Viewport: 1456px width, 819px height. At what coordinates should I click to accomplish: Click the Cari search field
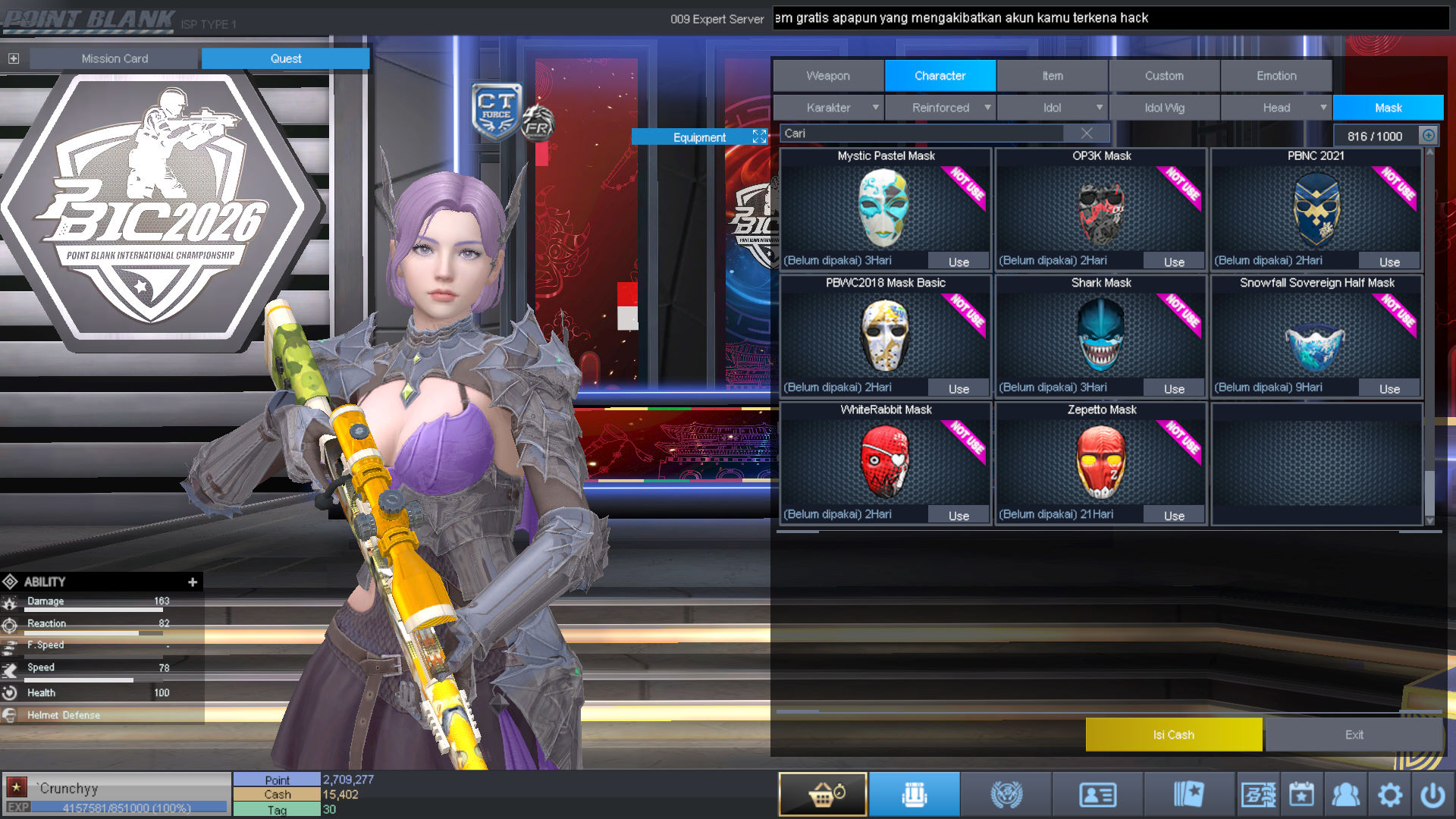click(x=921, y=133)
